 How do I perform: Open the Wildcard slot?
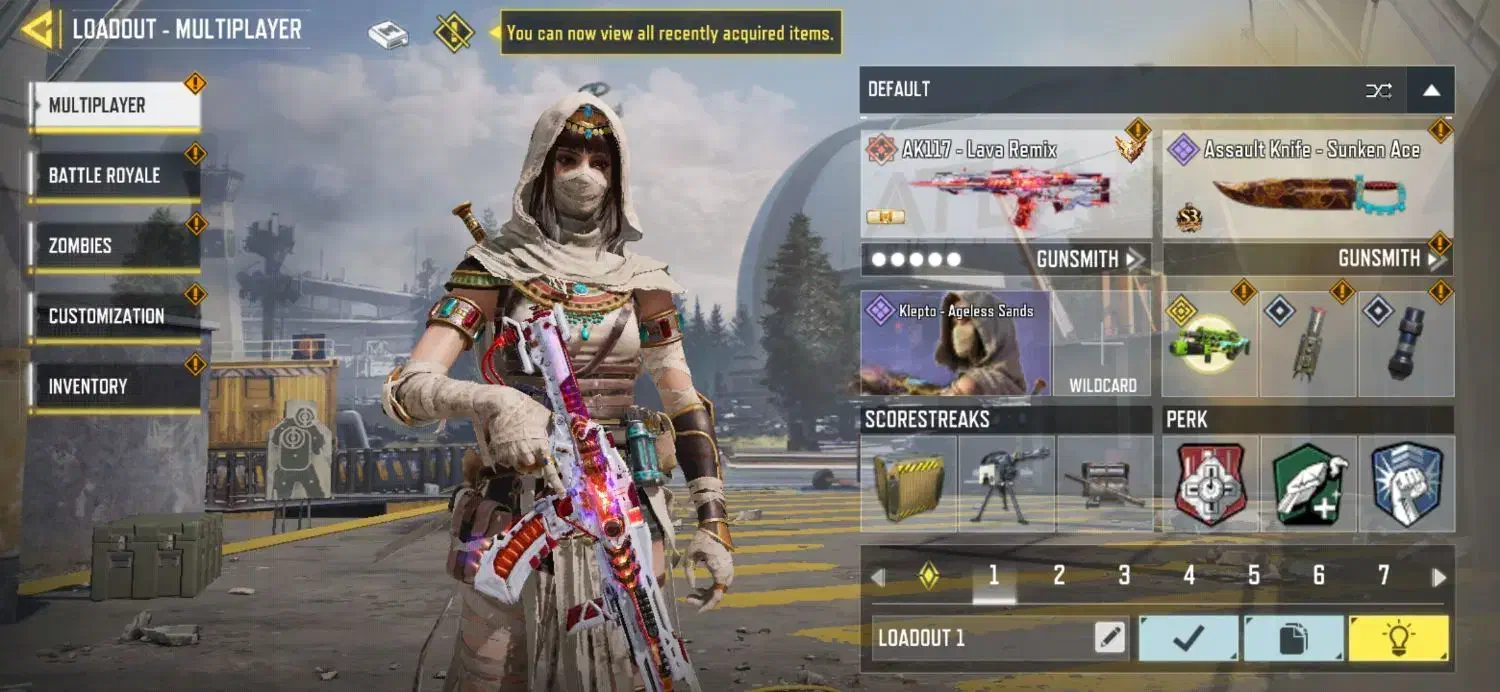coord(1103,343)
